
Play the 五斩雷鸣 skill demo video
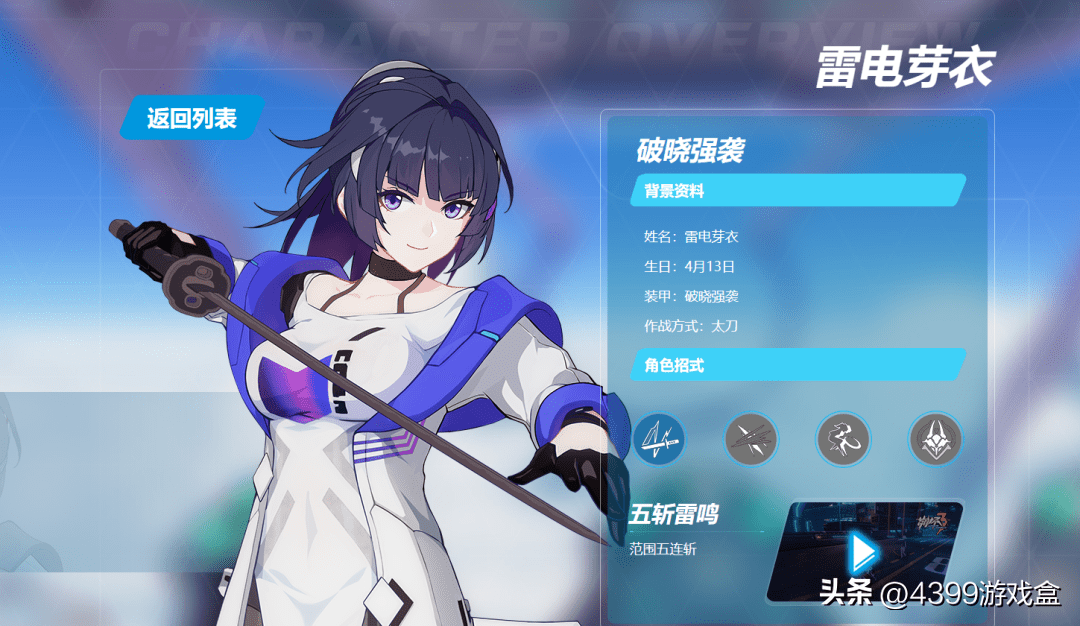(x=861, y=552)
